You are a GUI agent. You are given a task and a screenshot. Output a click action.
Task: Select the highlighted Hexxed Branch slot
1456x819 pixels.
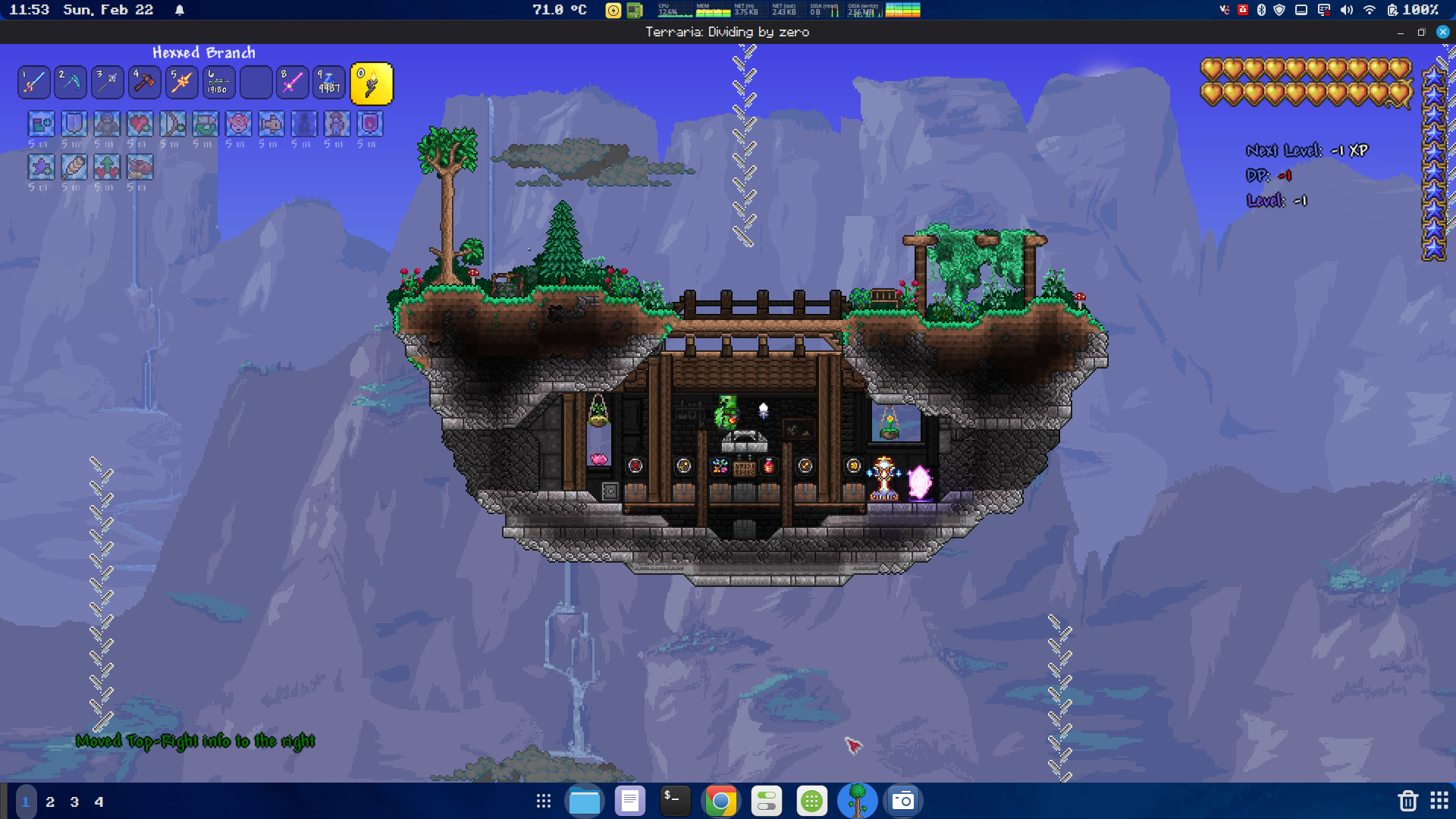(372, 83)
